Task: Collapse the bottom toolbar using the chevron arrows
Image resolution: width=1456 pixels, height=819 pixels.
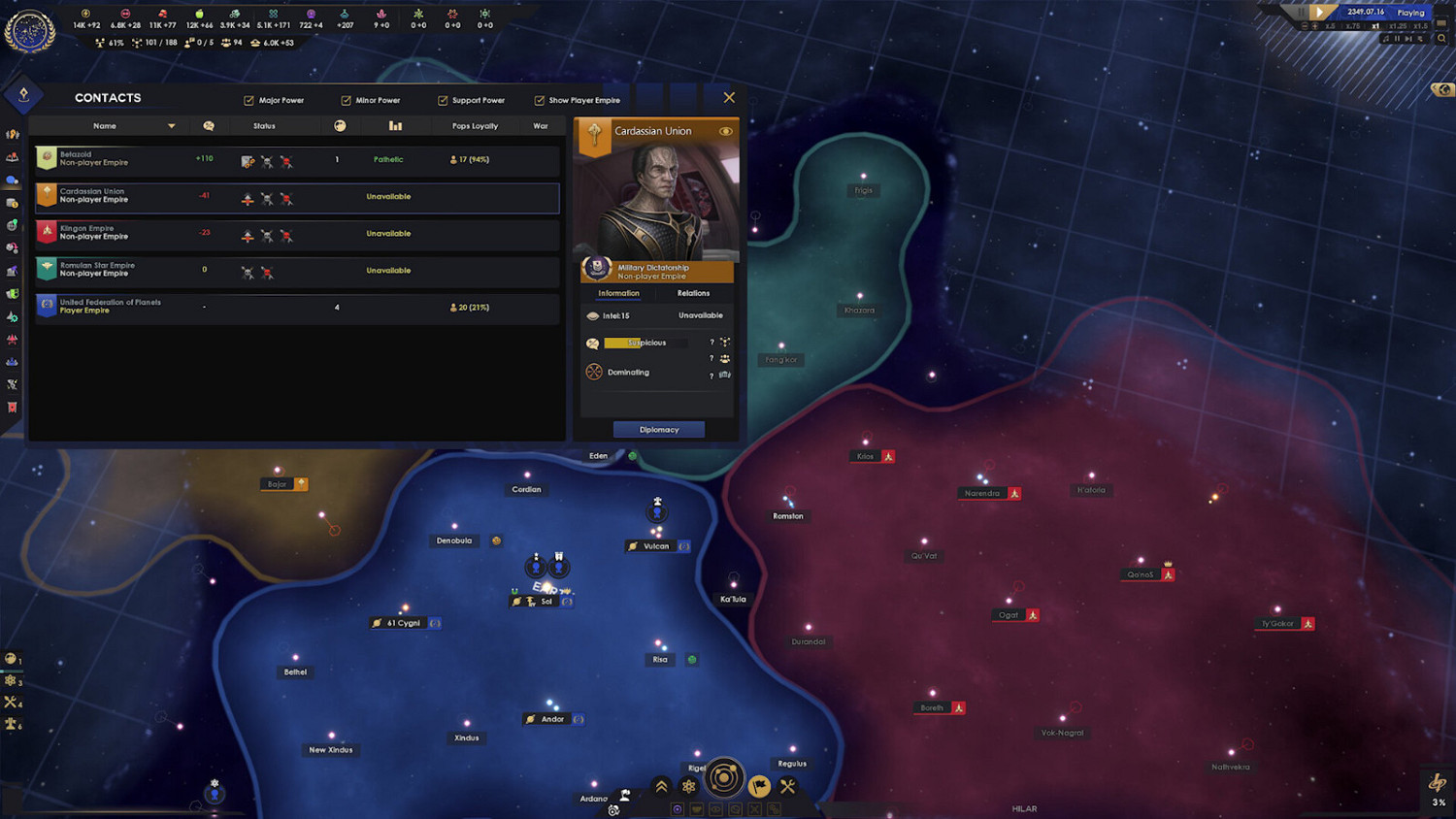Action: (x=661, y=784)
